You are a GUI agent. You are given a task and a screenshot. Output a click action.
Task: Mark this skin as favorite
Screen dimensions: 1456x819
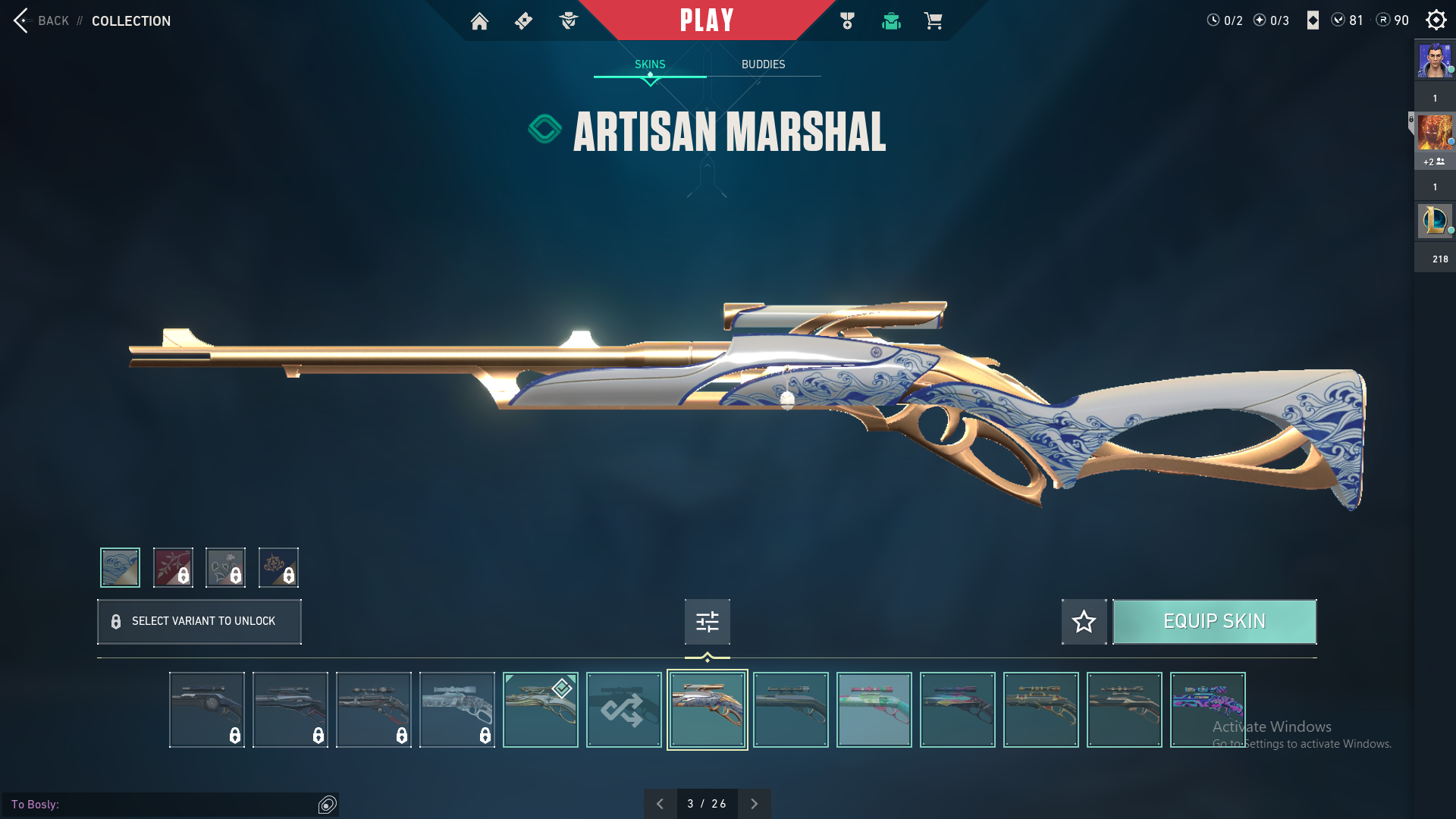tap(1084, 622)
